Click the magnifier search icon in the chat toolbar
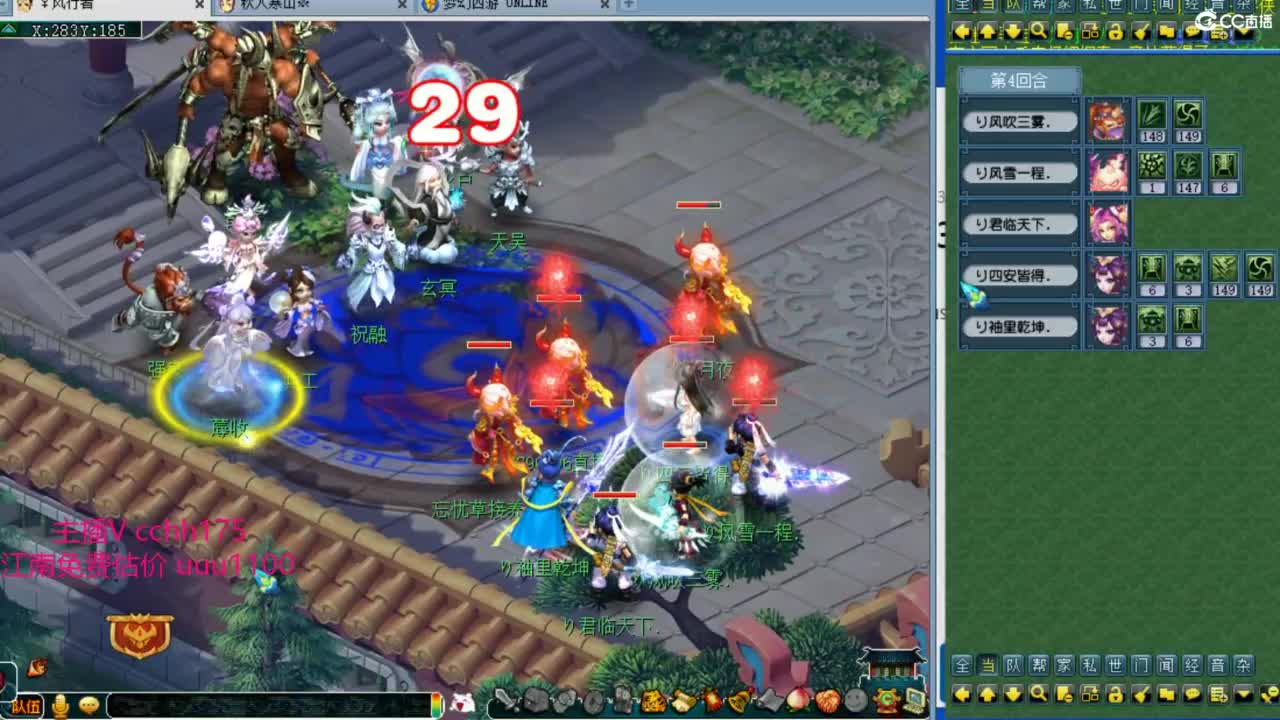This screenshot has width=1280, height=720. coord(1038,697)
